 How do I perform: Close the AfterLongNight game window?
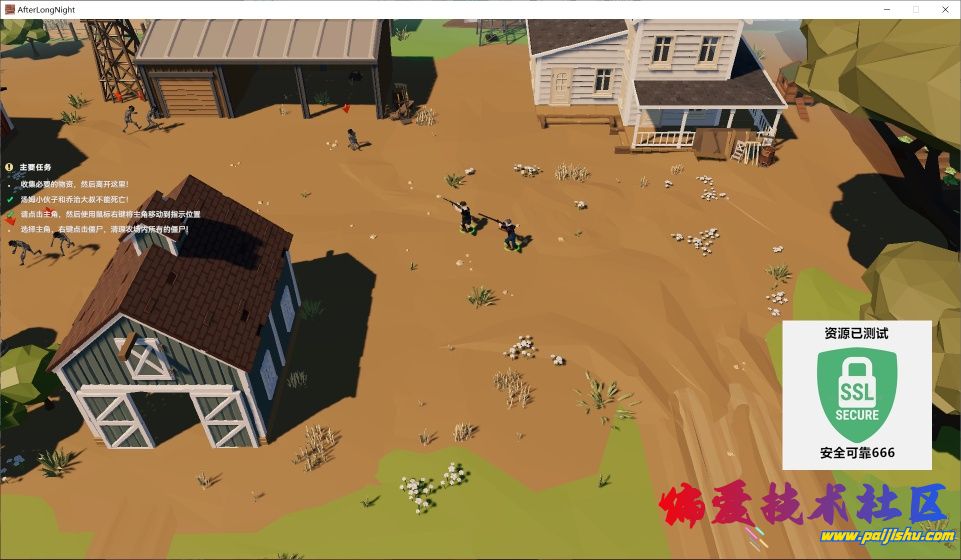pyautogui.click(x=944, y=9)
